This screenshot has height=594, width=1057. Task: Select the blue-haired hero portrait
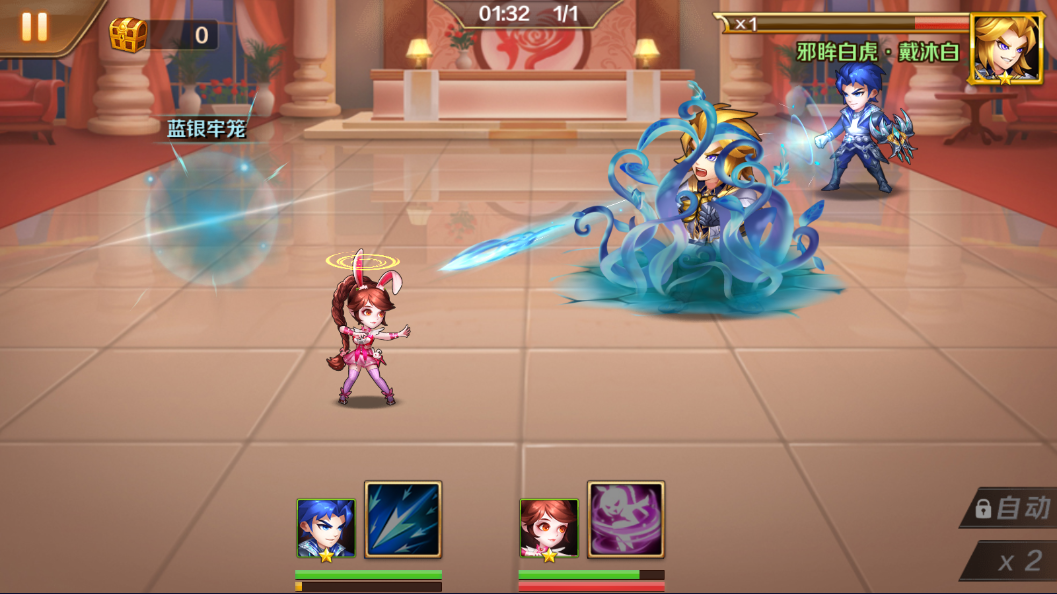coord(326,528)
